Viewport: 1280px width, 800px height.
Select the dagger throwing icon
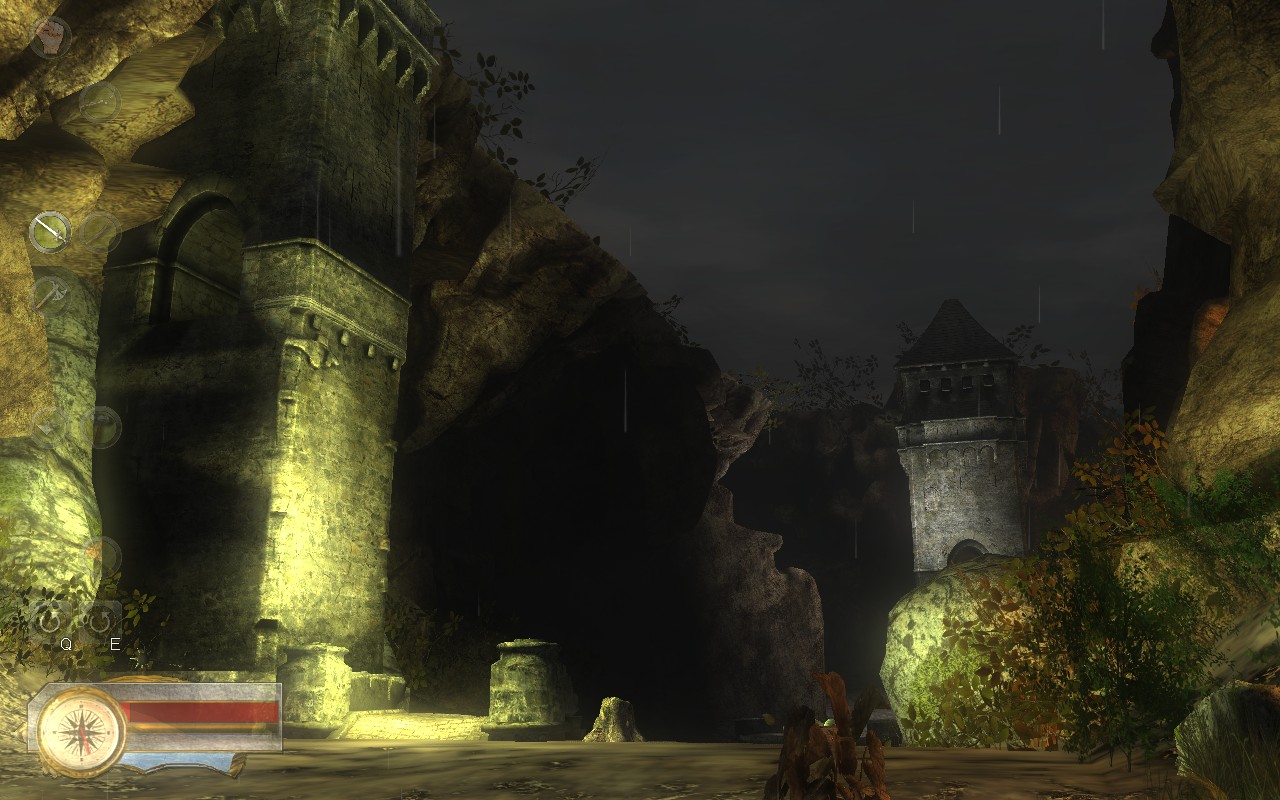[x=52, y=293]
